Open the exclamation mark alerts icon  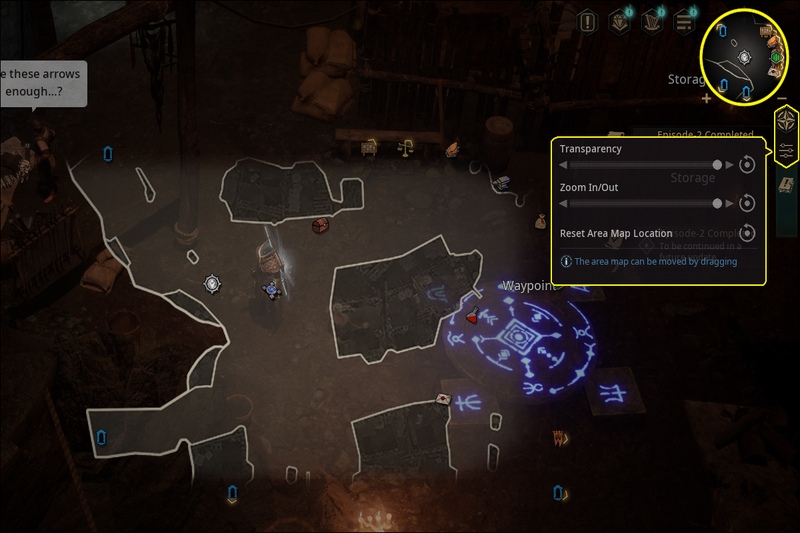point(588,20)
